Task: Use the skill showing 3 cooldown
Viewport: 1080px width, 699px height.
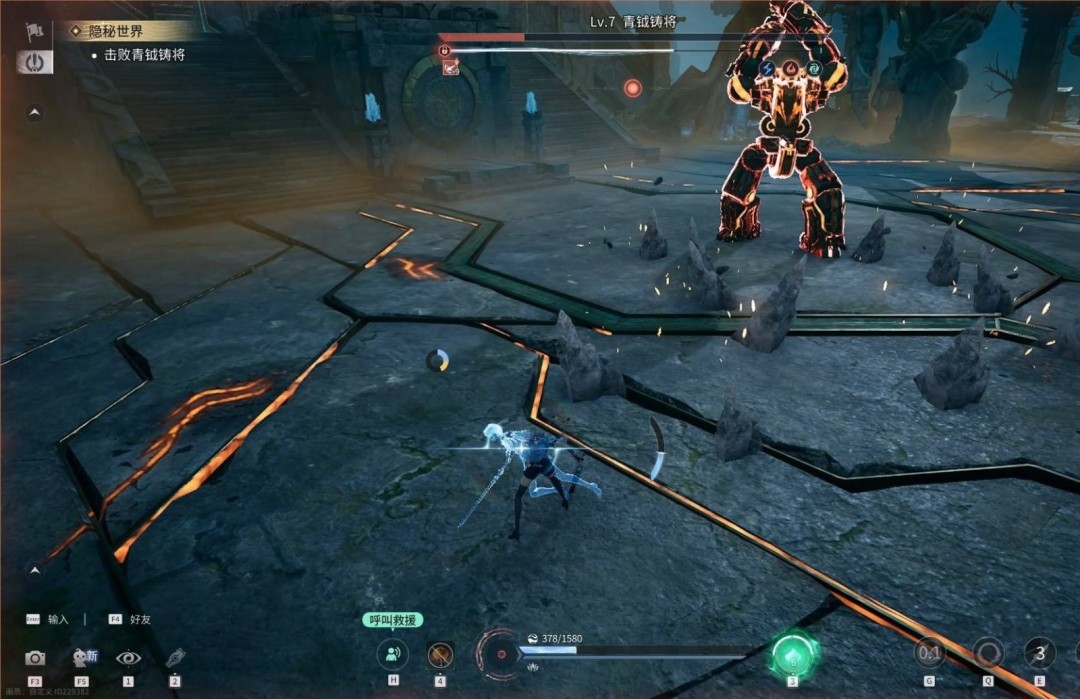Action: click(x=1040, y=654)
